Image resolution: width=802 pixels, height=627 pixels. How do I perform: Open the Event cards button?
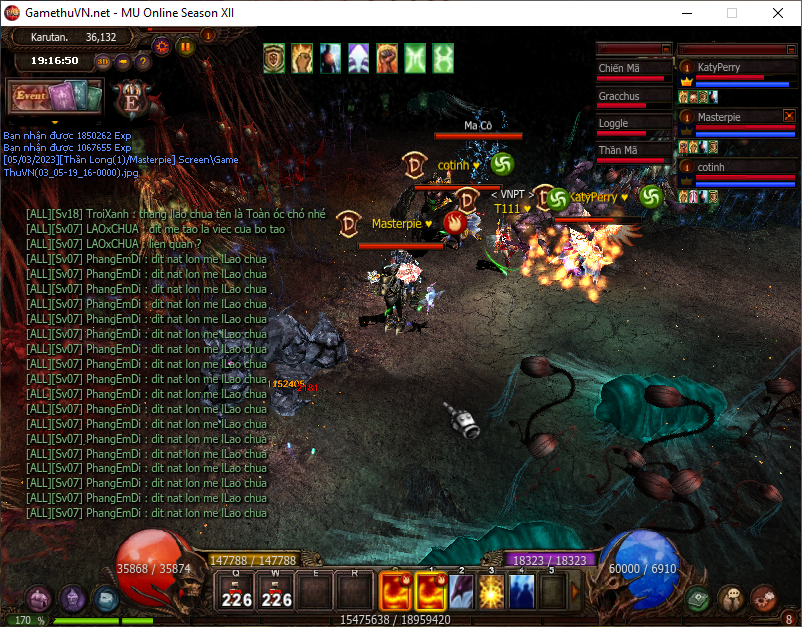55,97
